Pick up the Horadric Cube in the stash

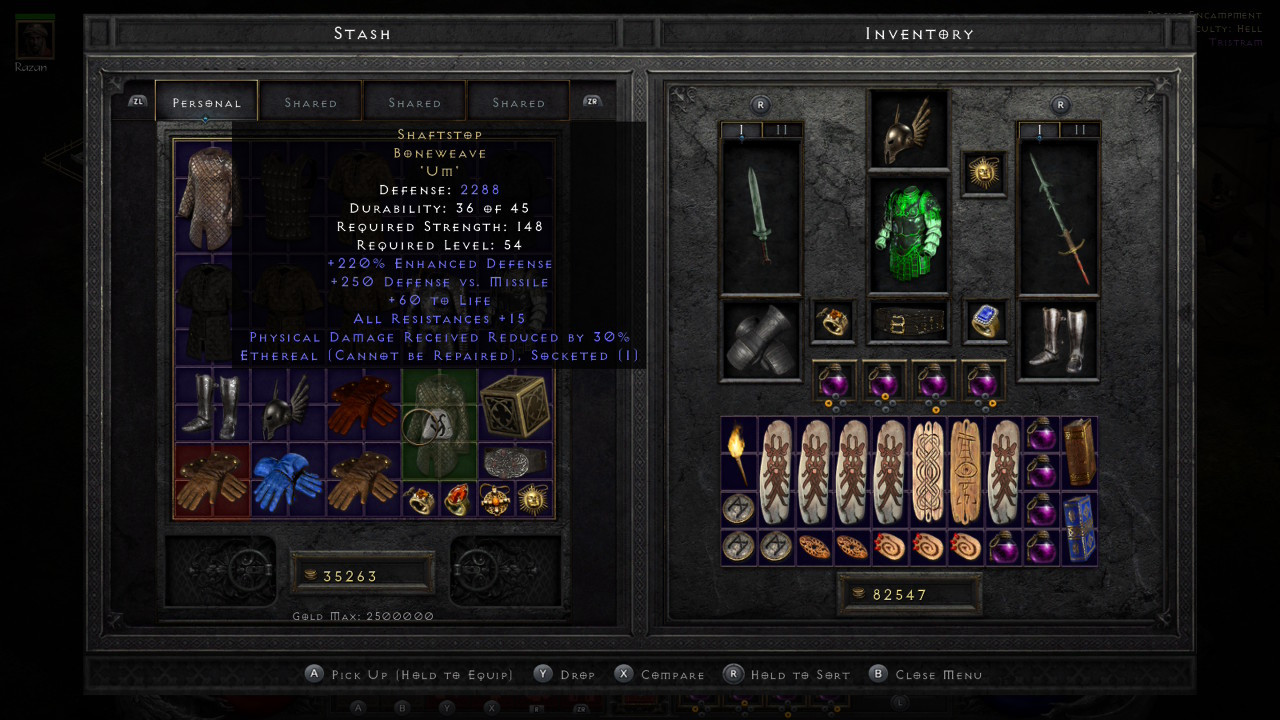(515, 406)
